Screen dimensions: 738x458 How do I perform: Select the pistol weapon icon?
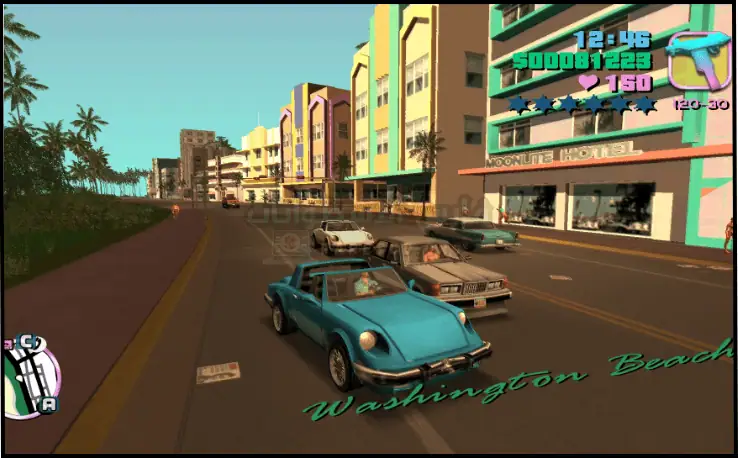click(698, 60)
